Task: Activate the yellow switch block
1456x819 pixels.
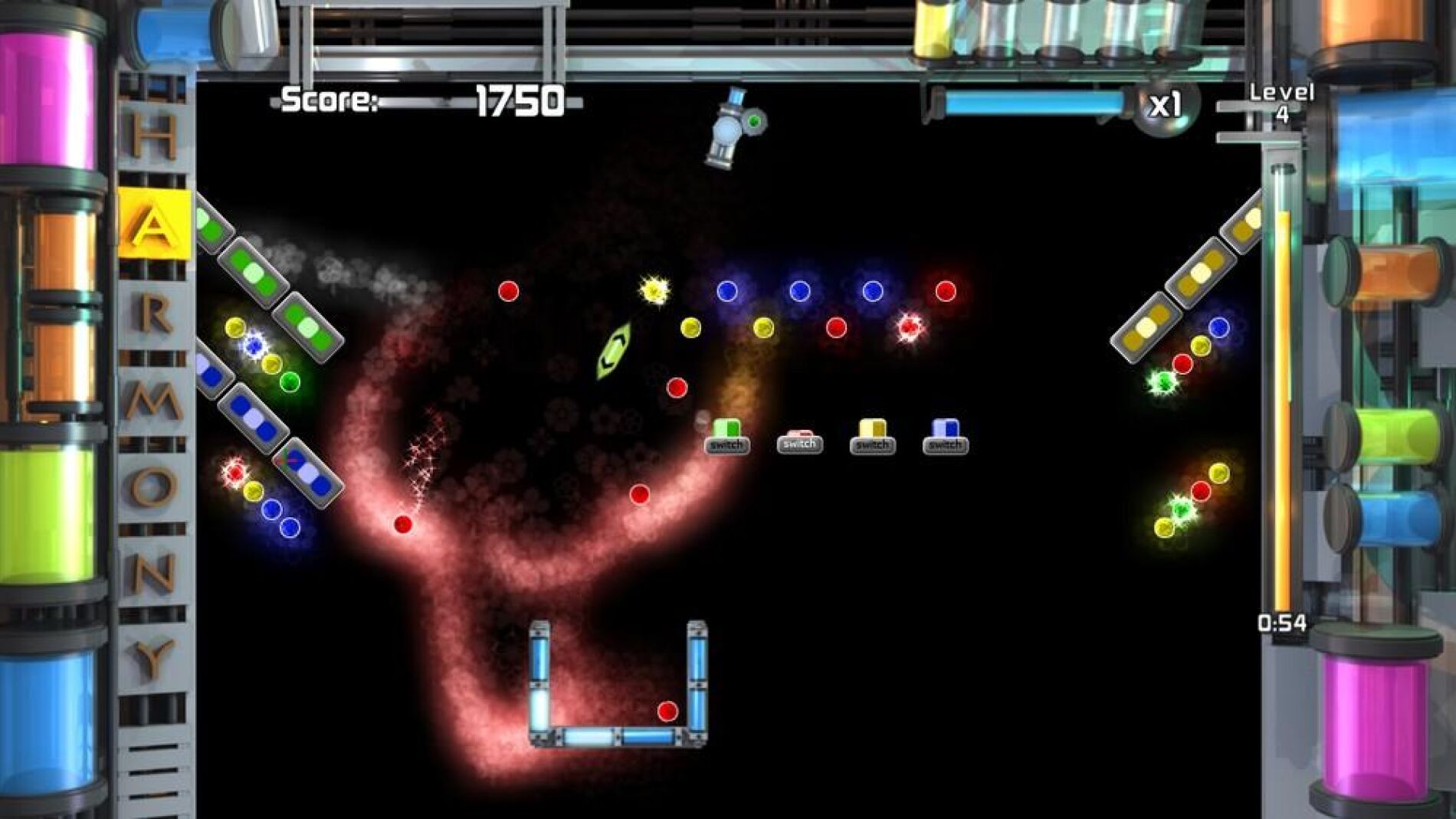Action: coord(872,438)
